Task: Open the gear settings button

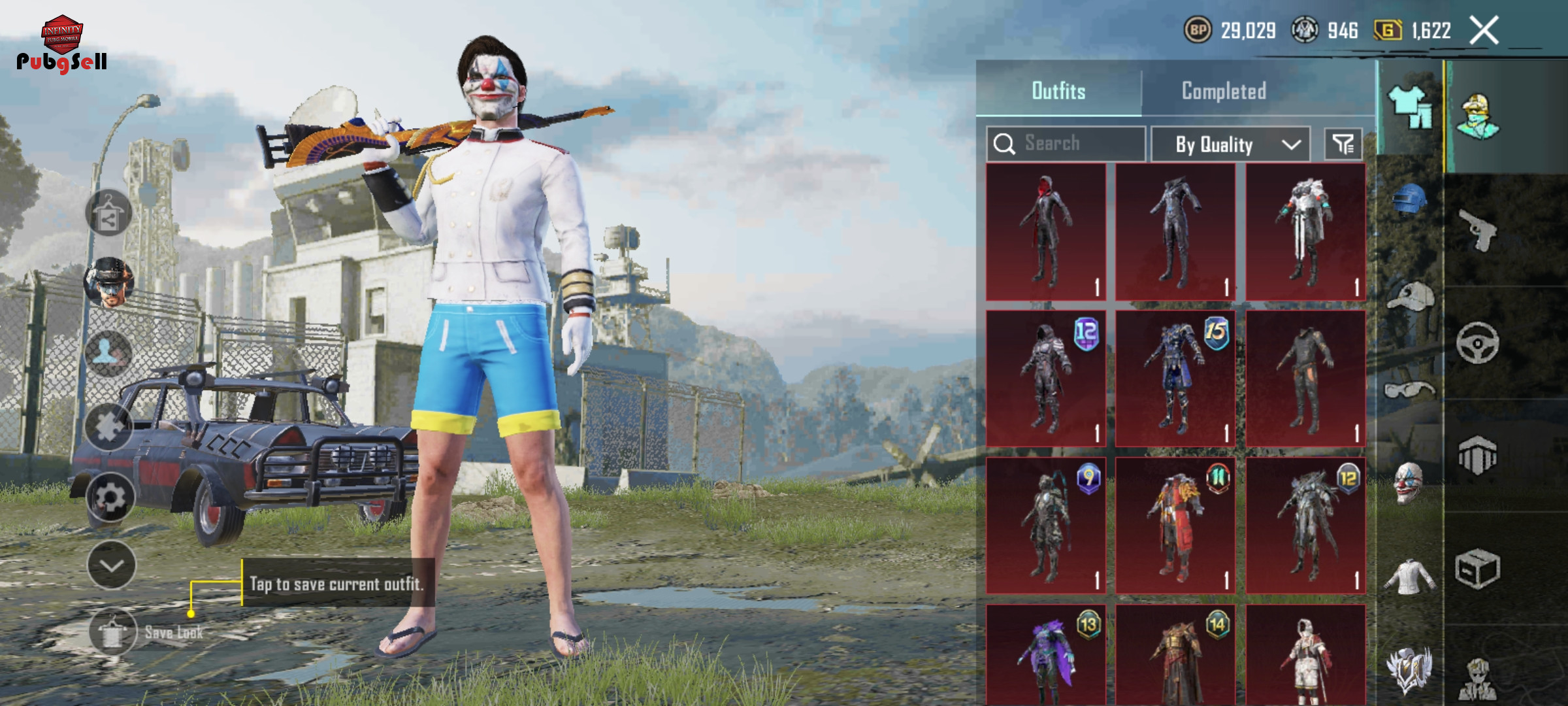Action: 110,497
